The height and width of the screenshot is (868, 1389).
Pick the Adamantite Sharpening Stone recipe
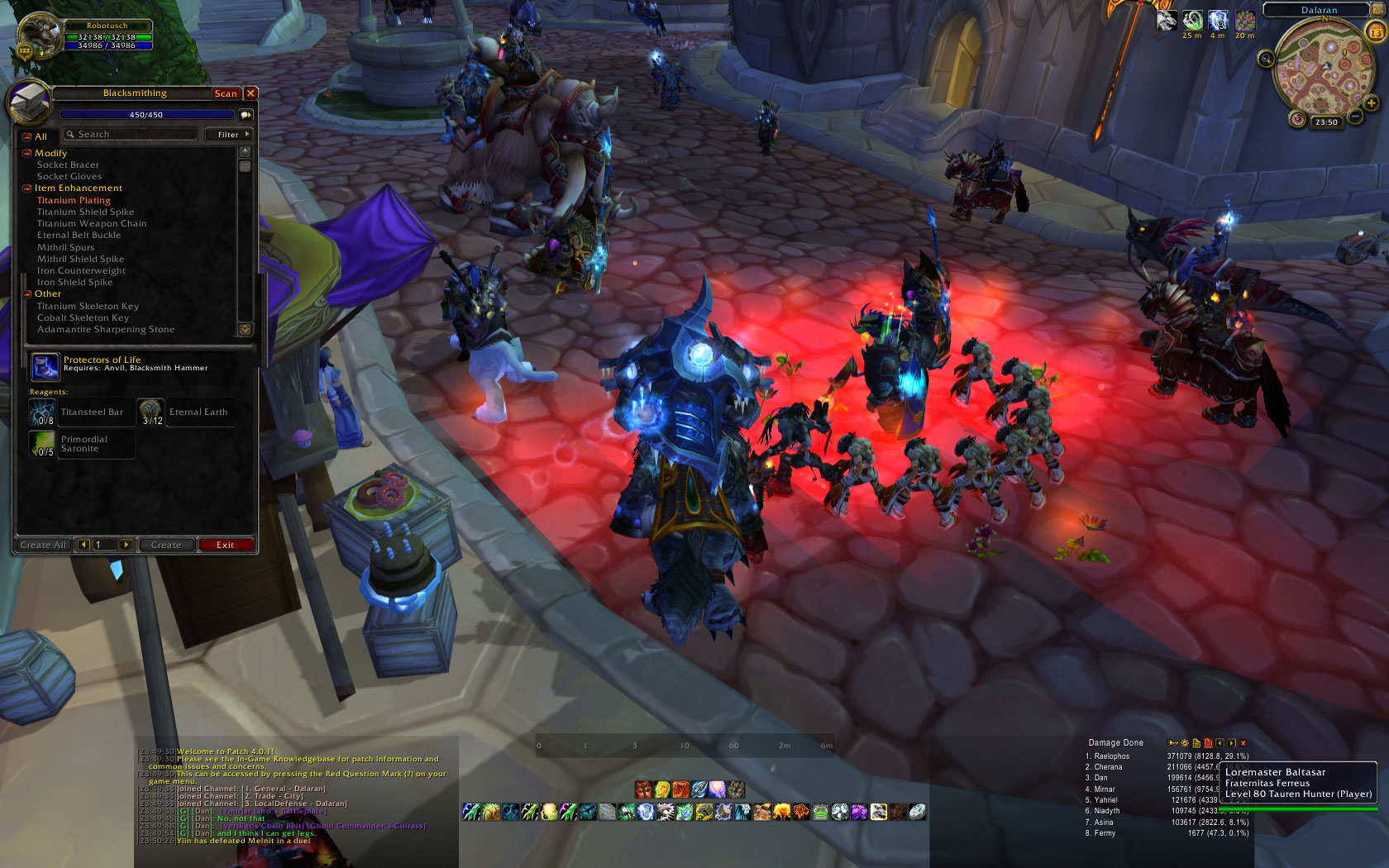pos(106,329)
